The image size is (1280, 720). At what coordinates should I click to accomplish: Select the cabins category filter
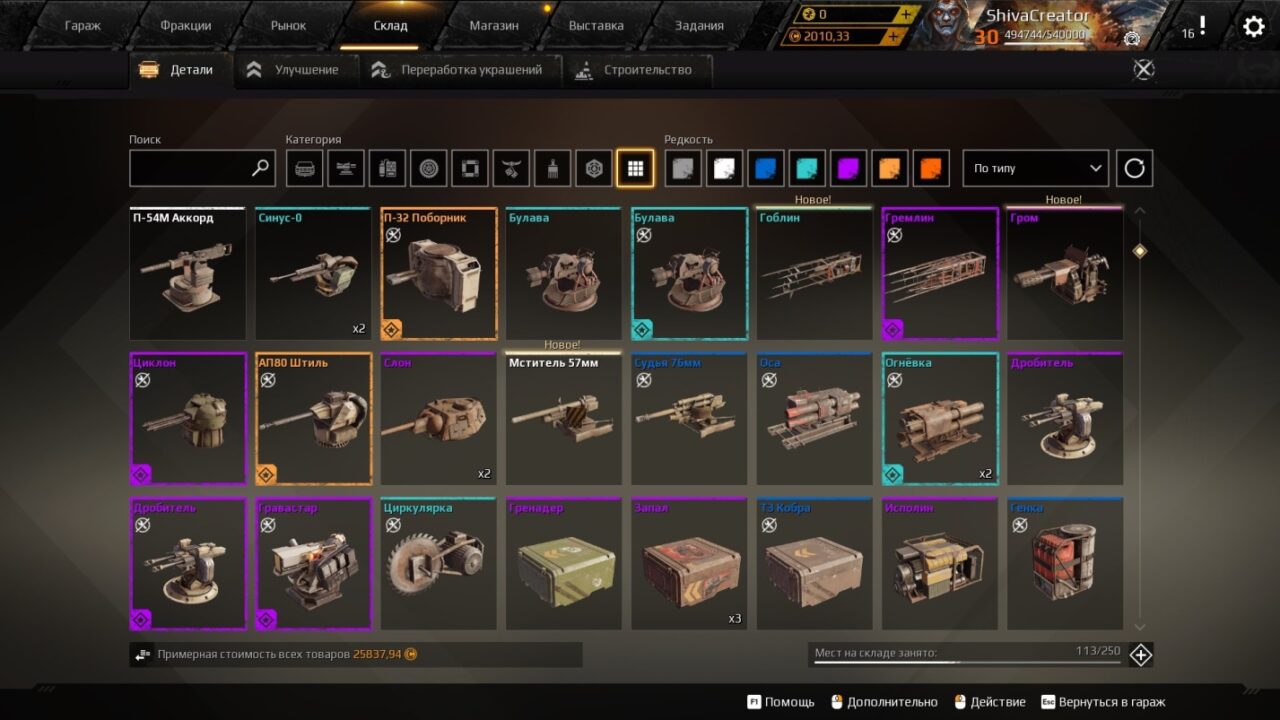pyautogui.click(x=304, y=168)
